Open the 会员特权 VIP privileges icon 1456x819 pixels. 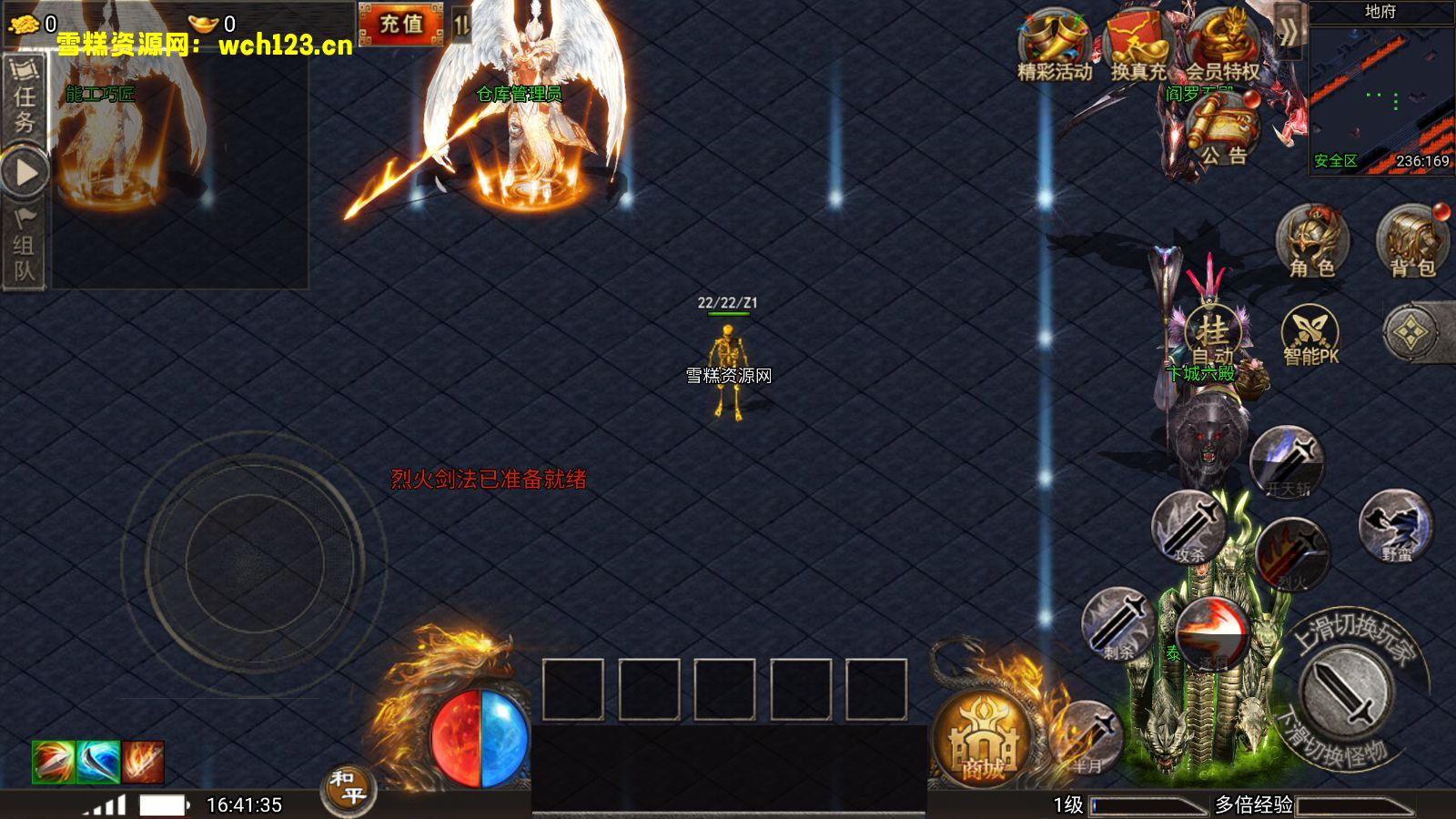(x=1222, y=47)
